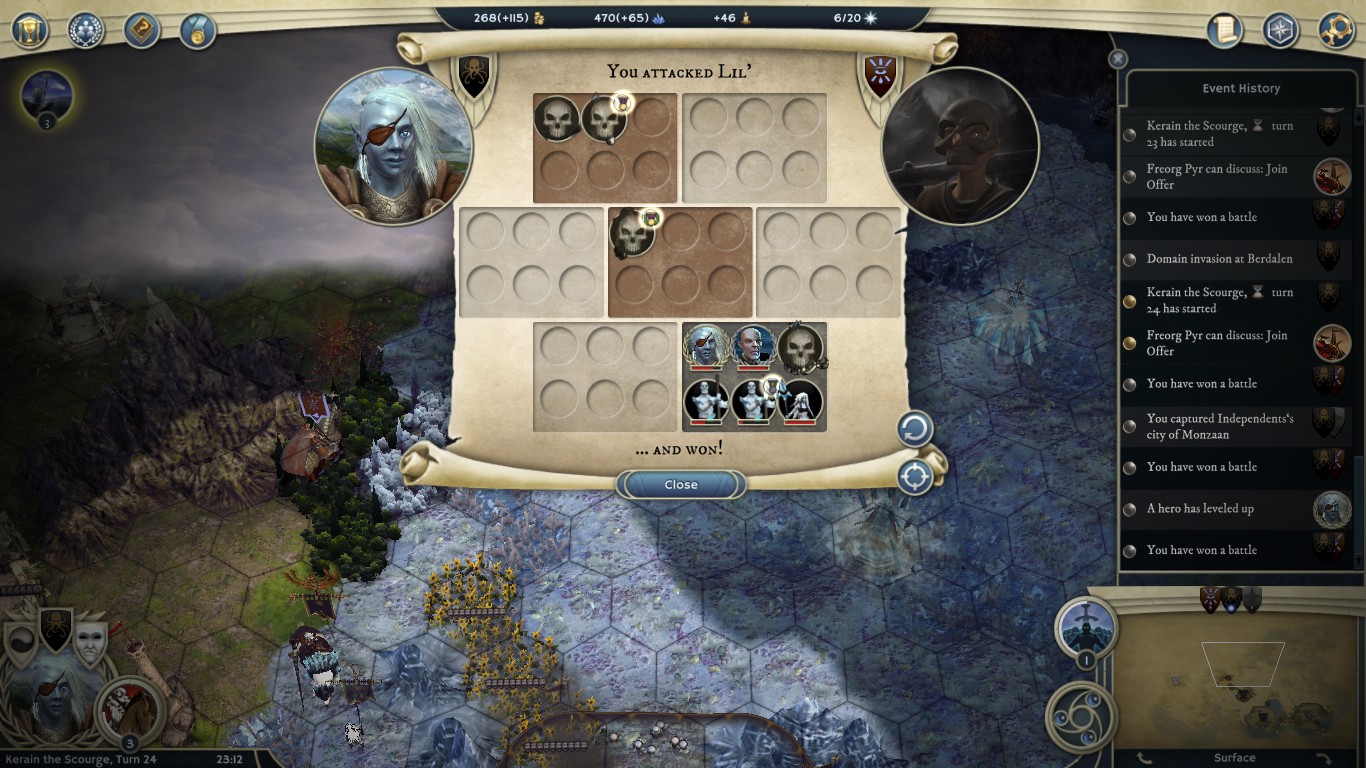This screenshot has height=768, width=1366.
Task: Open the 'A hero has leveled up' event
Action: 1199,509
